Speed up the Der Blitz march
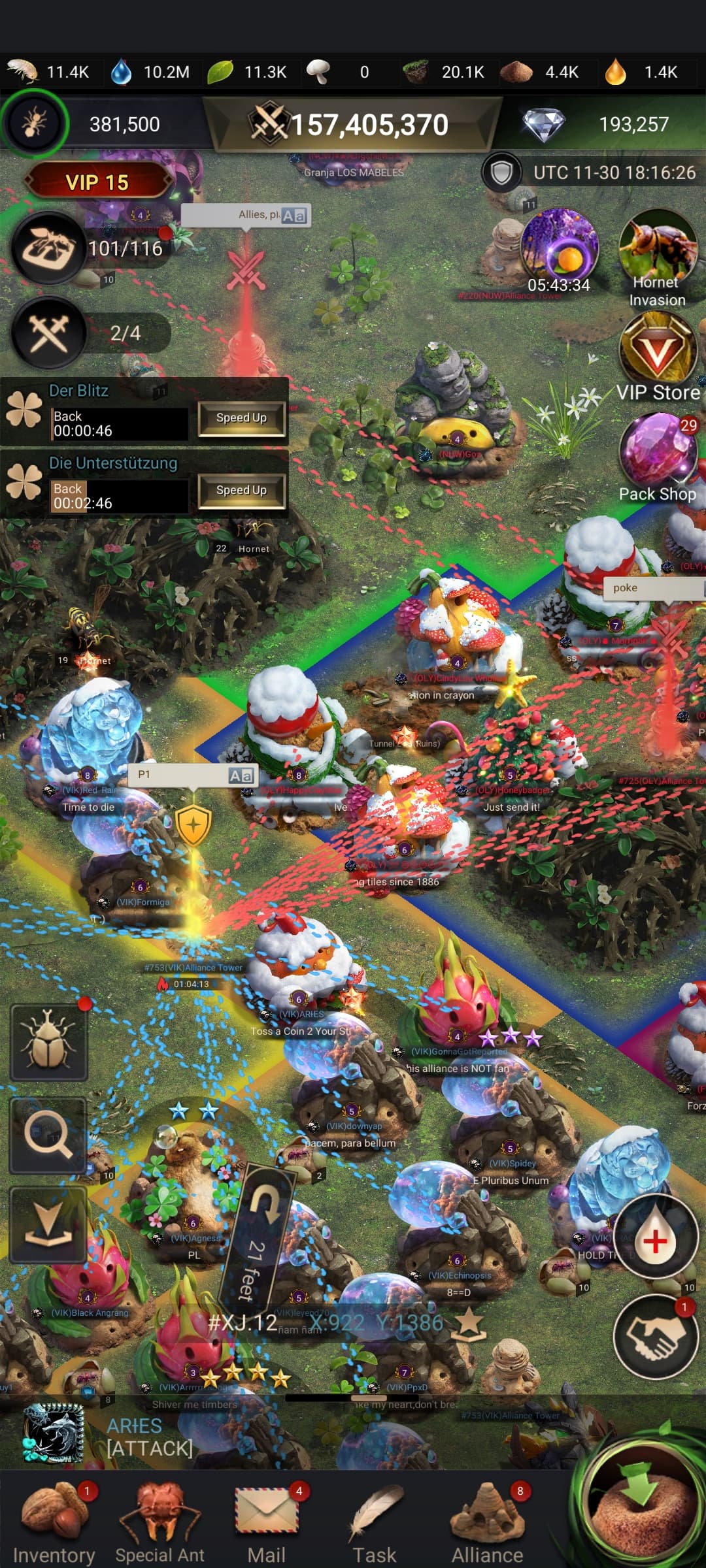Screen dimensions: 706x1568 pyautogui.click(x=241, y=418)
